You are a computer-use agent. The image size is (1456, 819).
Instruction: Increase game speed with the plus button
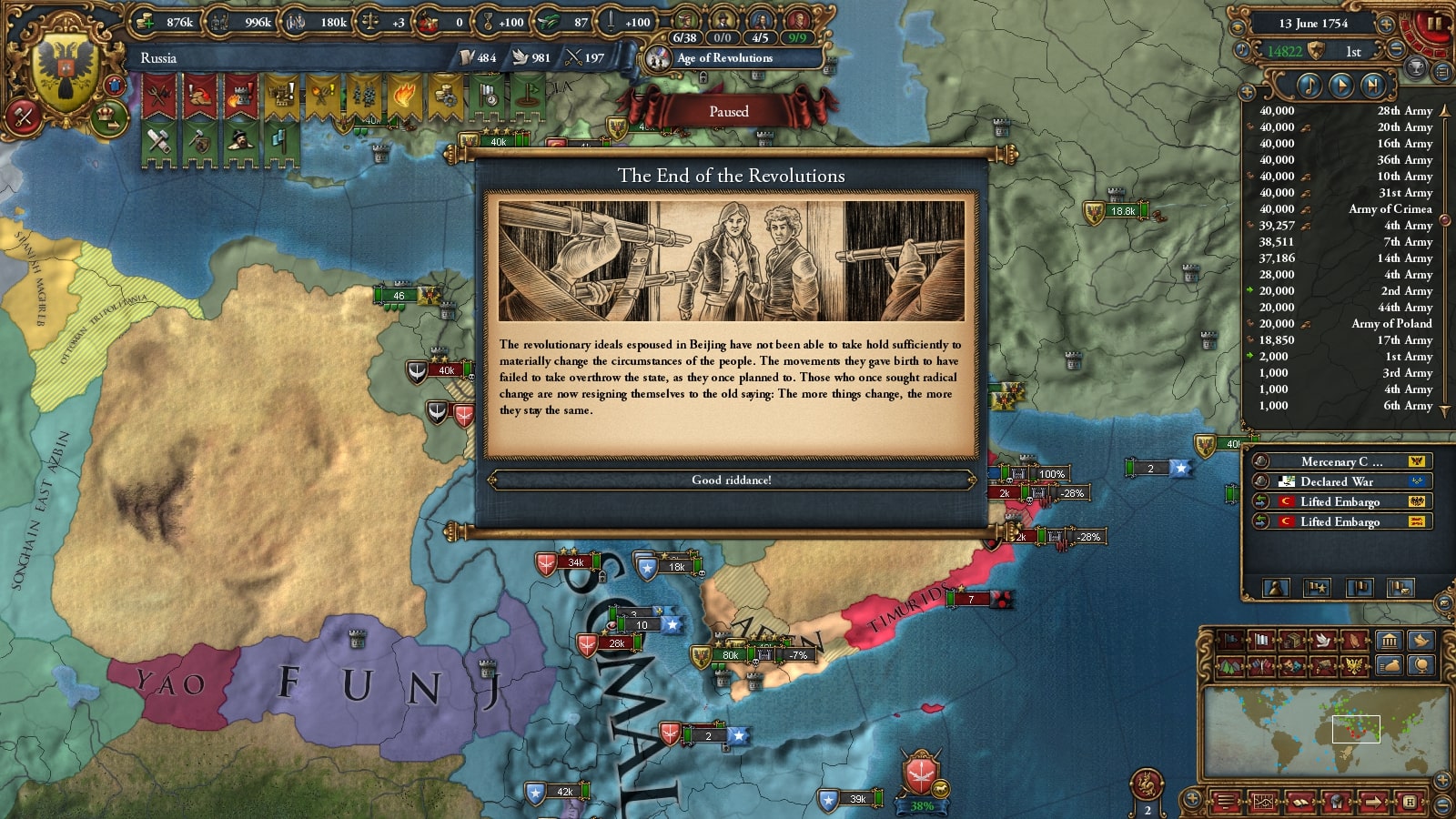click(1386, 24)
